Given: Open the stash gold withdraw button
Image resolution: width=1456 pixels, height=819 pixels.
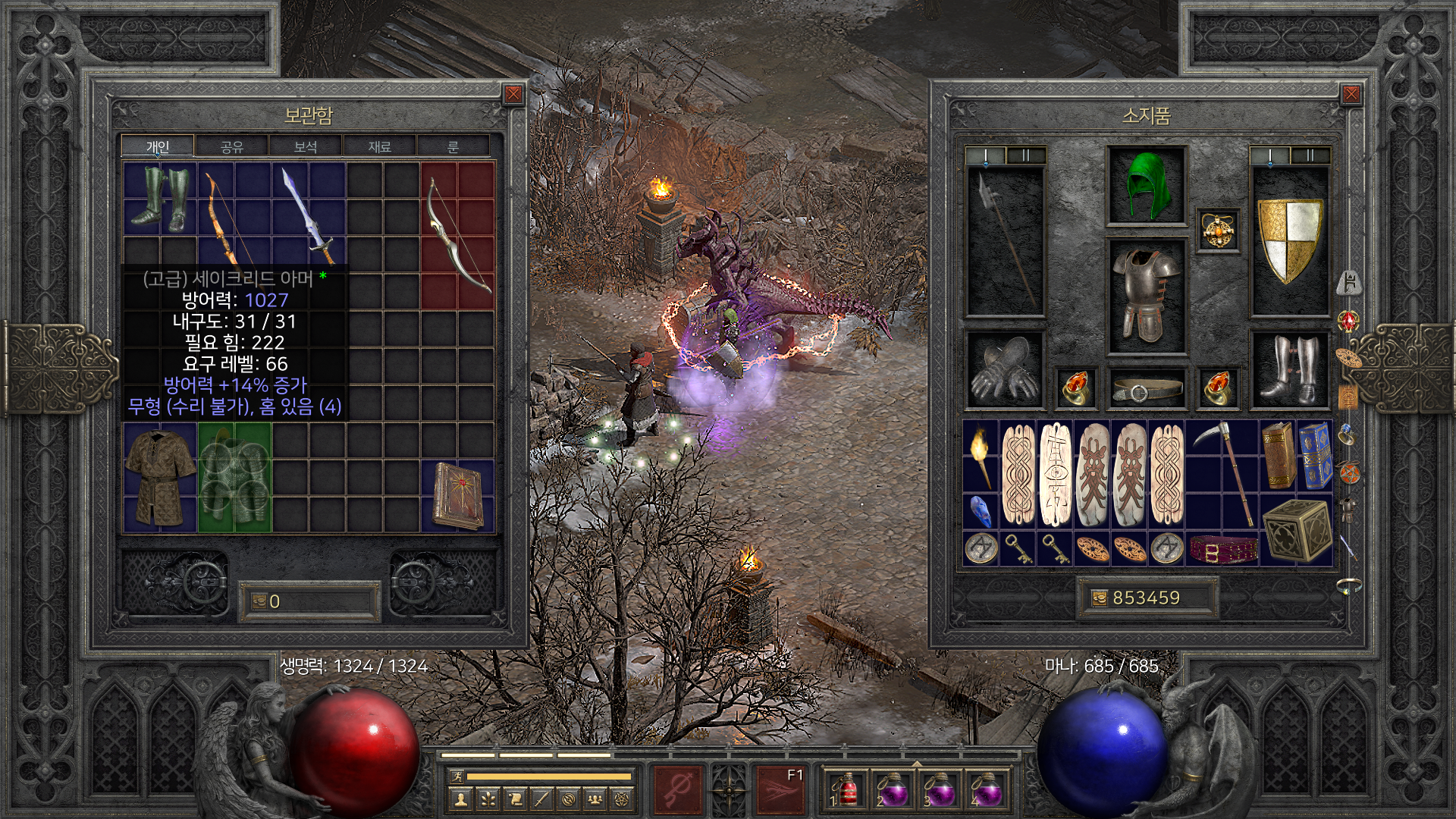Looking at the screenshot, I should [x=259, y=601].
